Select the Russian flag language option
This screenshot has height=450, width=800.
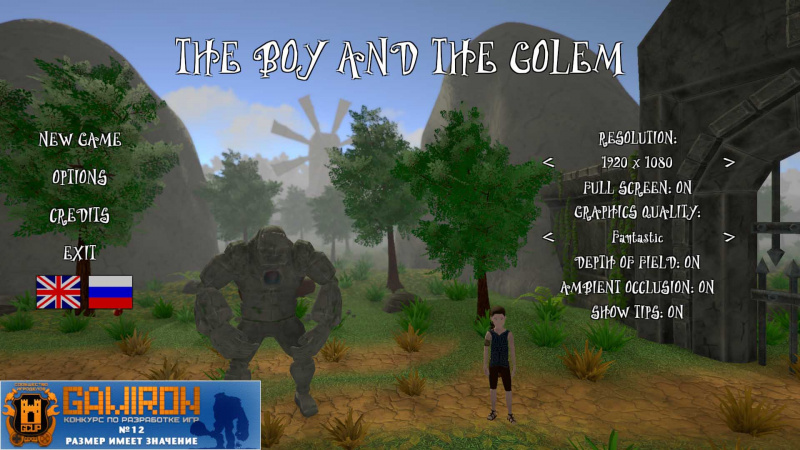pyautogui.click(x=110, y=291)
